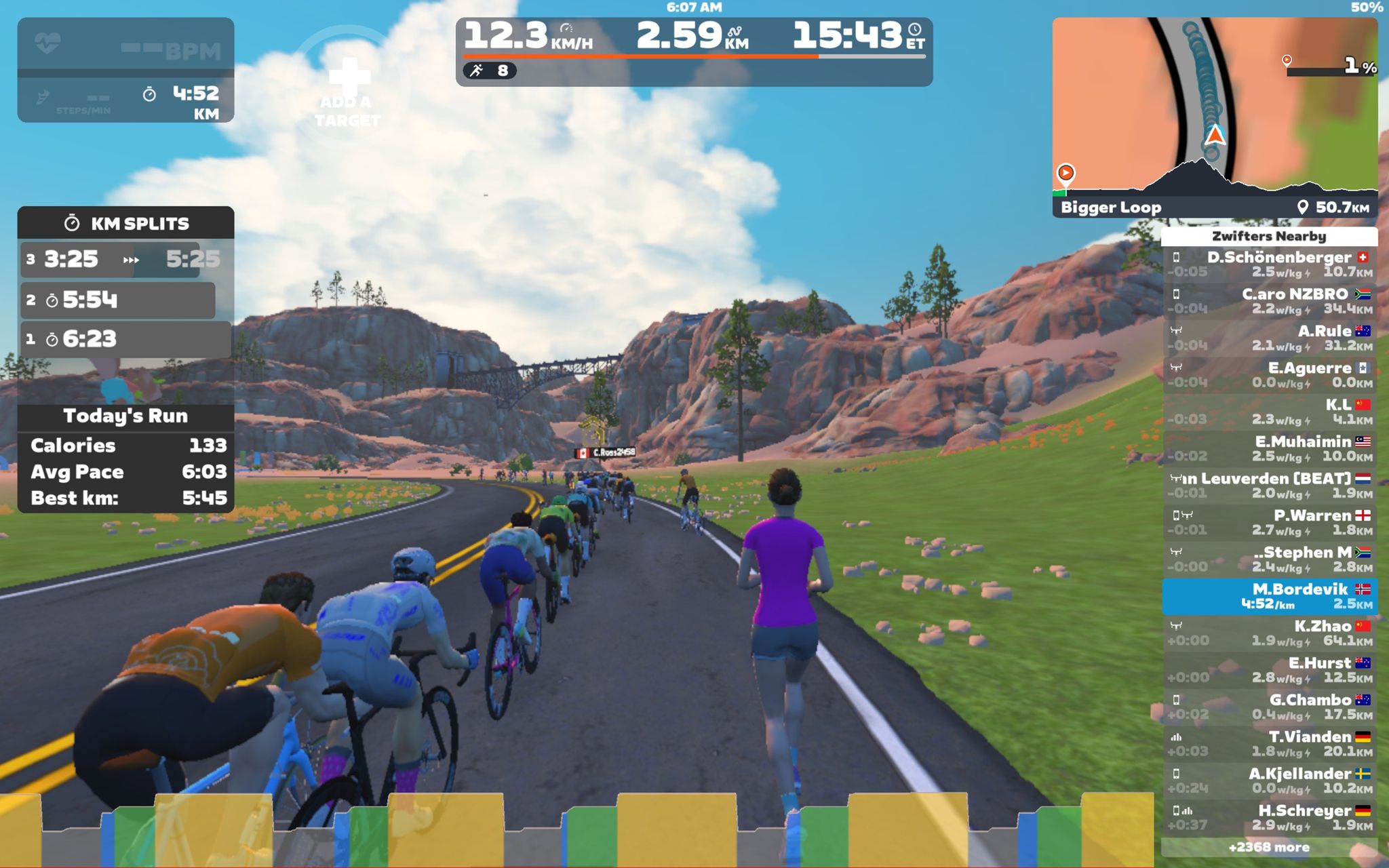Select T.Vianden in the list
Screen dimensions: 1389x868
coord(1270,743)
